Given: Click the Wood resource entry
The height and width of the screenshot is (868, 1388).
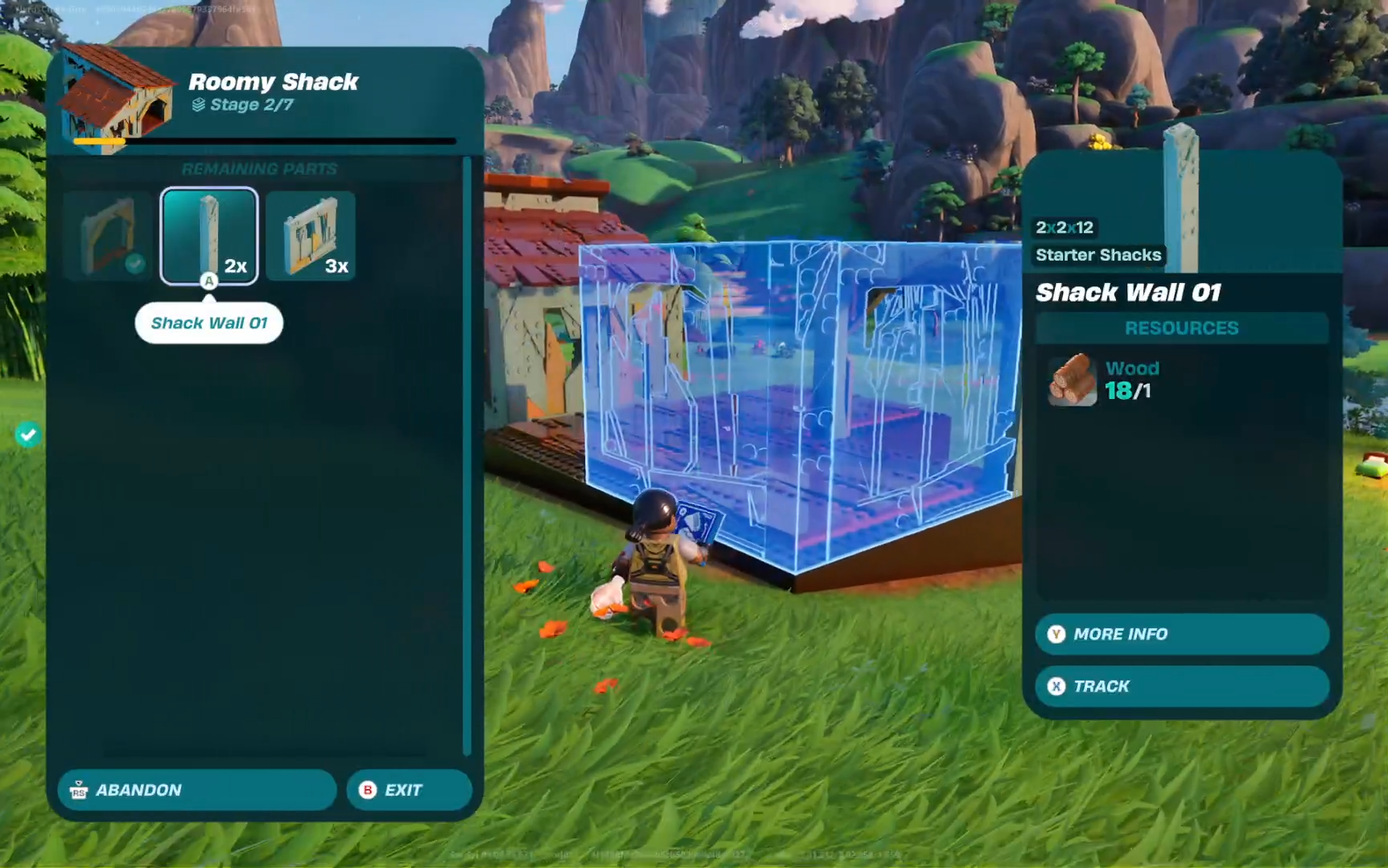Looking at the screenshot, I should [x=1104, y=380].
